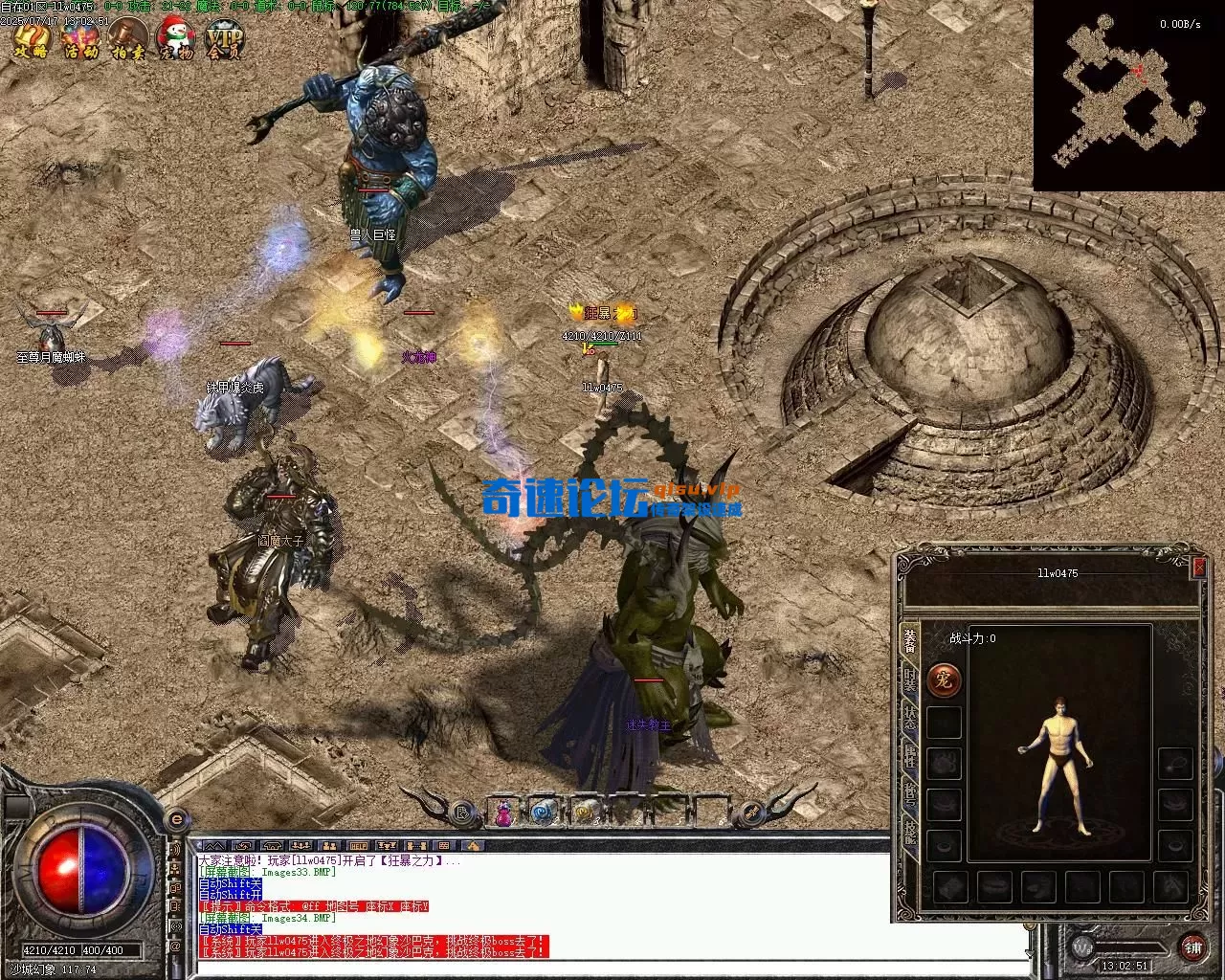This screenshot has height=980, width=1225.
Task: Open the 活动 events icon
Action: click(79, 40)
